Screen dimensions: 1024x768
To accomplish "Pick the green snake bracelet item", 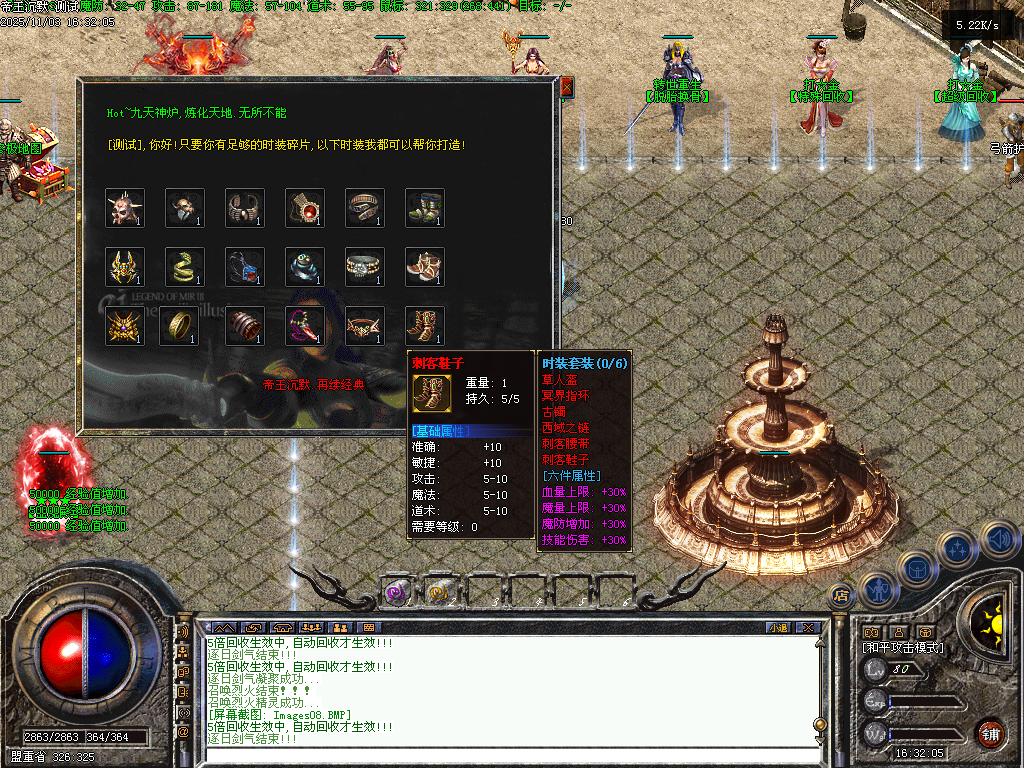I will coord(185,267).
